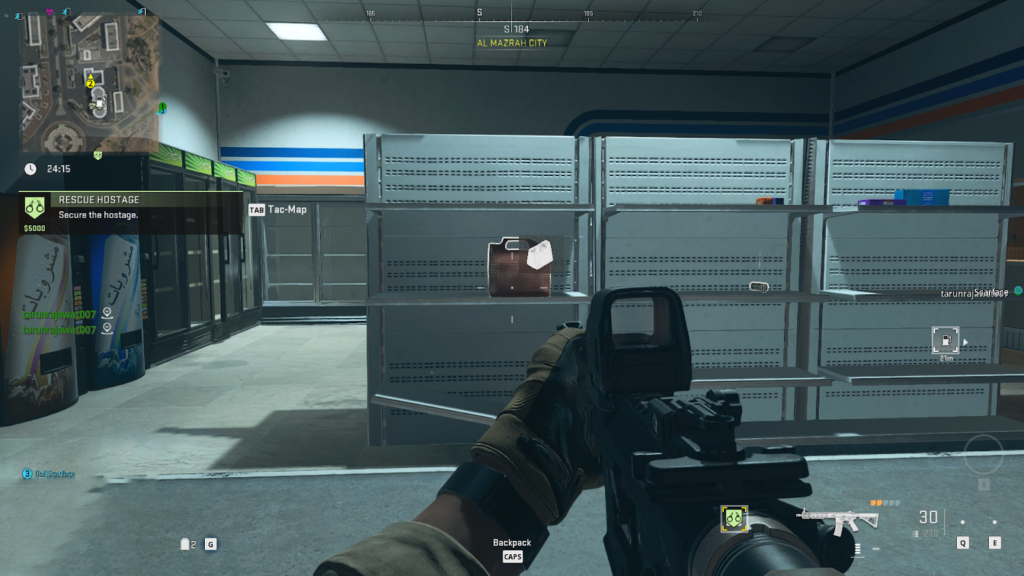Select the gas station waypoint marker

[944, 340]
